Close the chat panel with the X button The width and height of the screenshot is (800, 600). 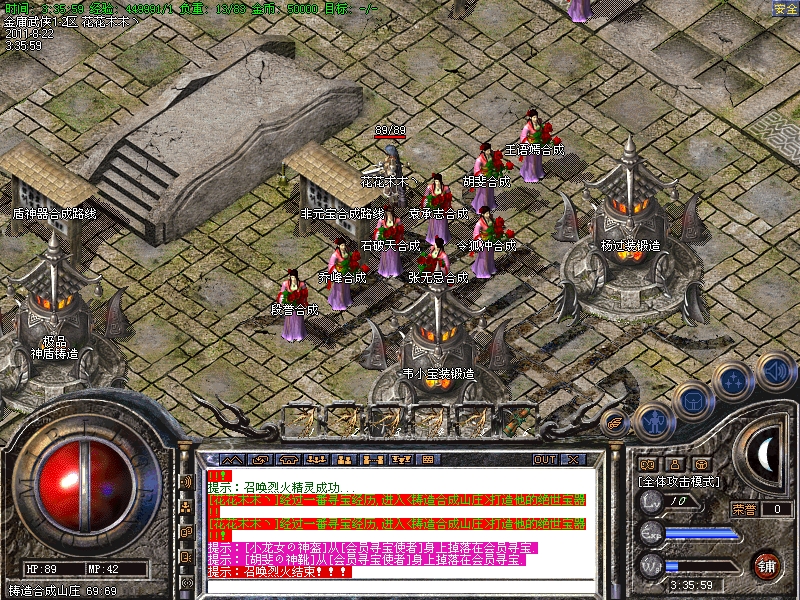click(x=573, y=460)
